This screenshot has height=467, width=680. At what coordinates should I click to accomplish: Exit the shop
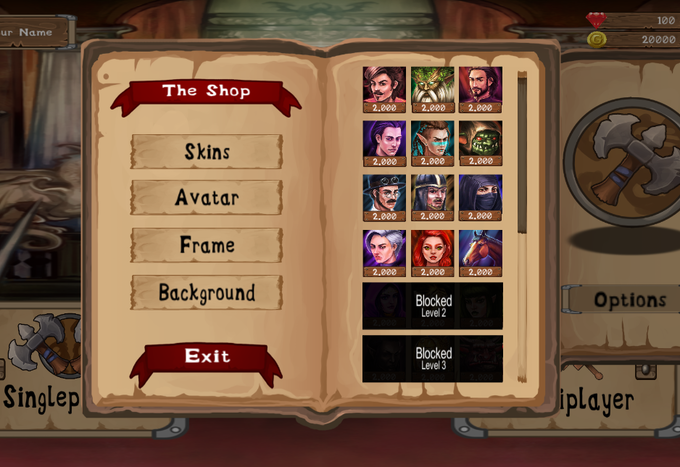[x=207, y=357]
